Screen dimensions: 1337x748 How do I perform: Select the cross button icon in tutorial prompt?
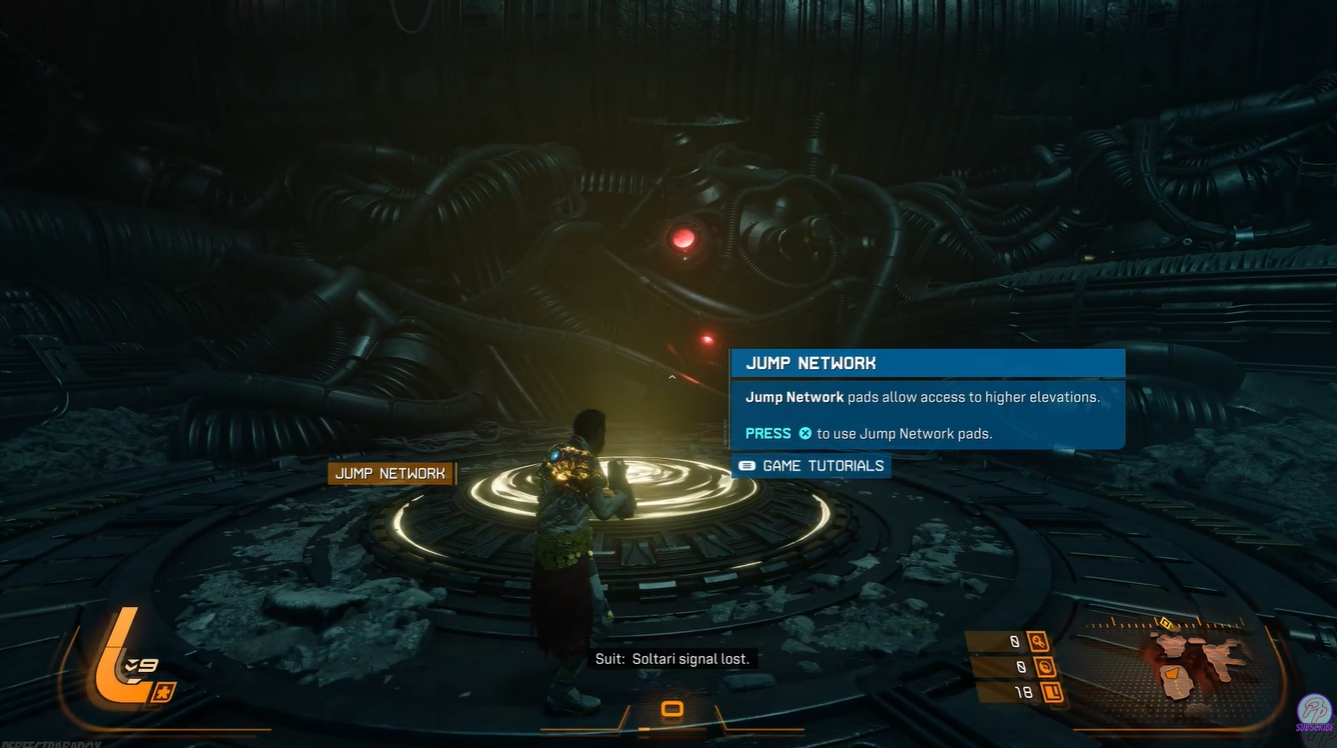click(806, 433)
